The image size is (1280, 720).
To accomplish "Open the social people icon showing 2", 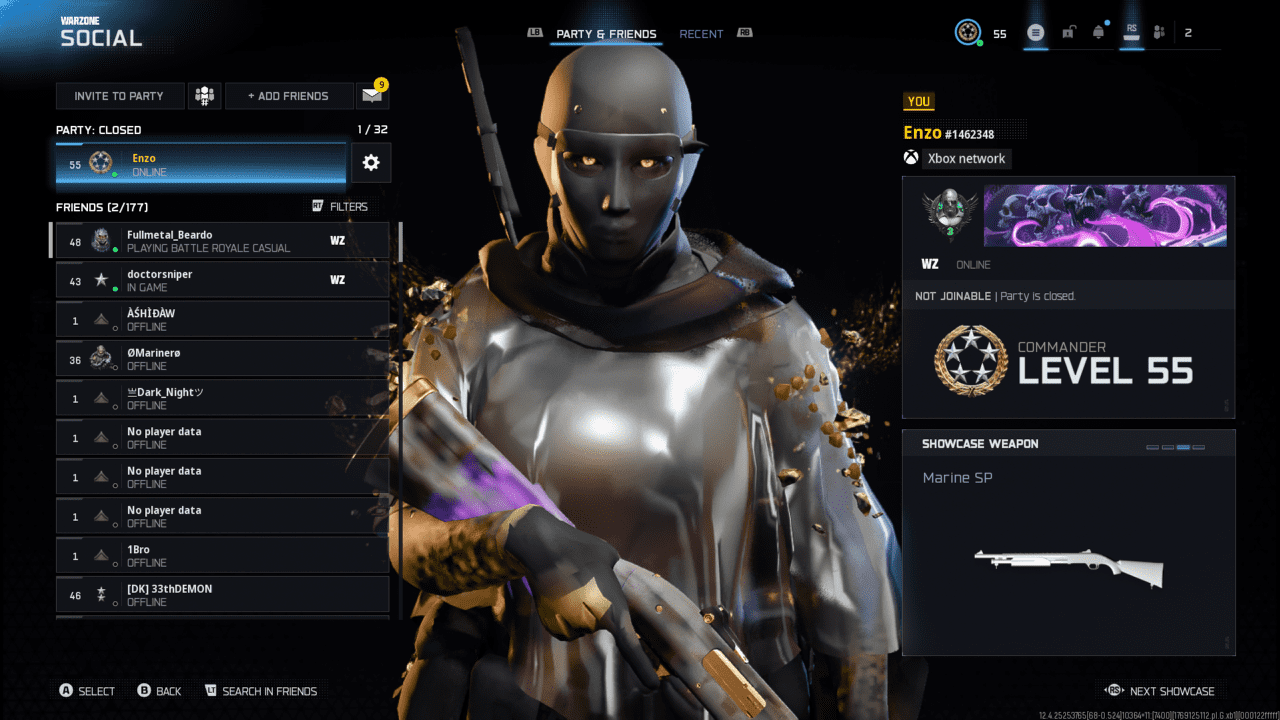I will pos(1160,33).
